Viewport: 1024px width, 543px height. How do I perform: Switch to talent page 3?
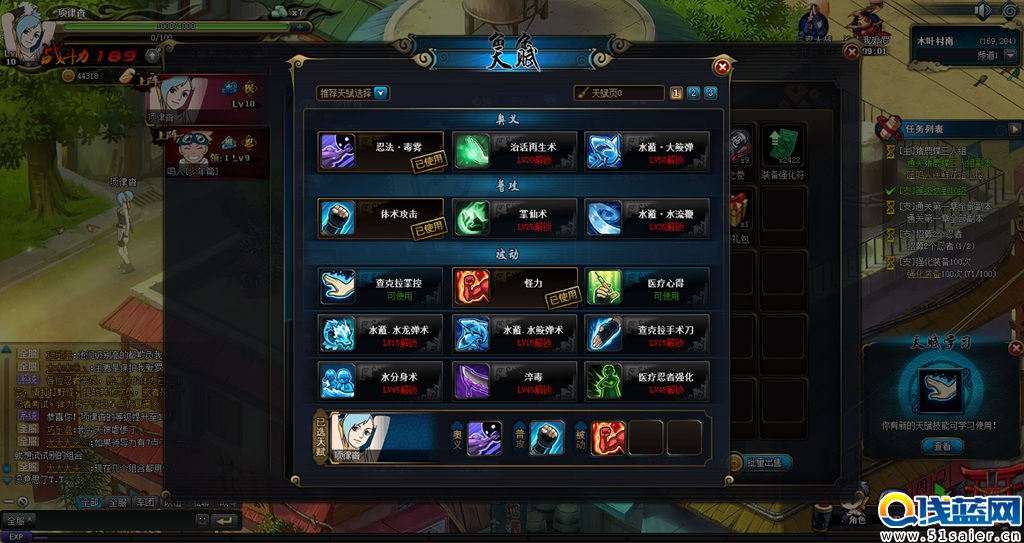click(x=710, y=93)
